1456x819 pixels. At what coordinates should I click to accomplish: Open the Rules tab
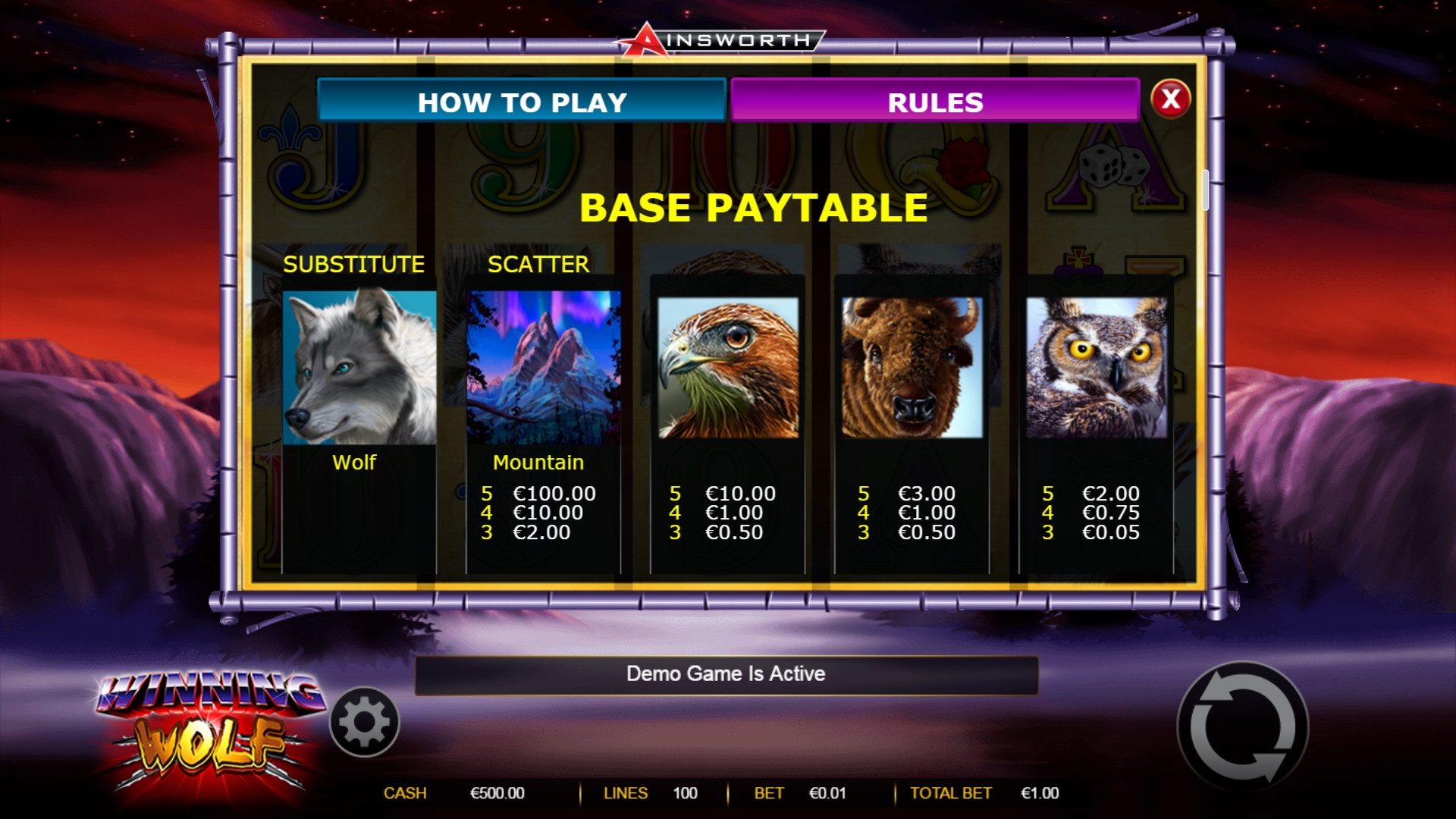(x=935, y=102)
